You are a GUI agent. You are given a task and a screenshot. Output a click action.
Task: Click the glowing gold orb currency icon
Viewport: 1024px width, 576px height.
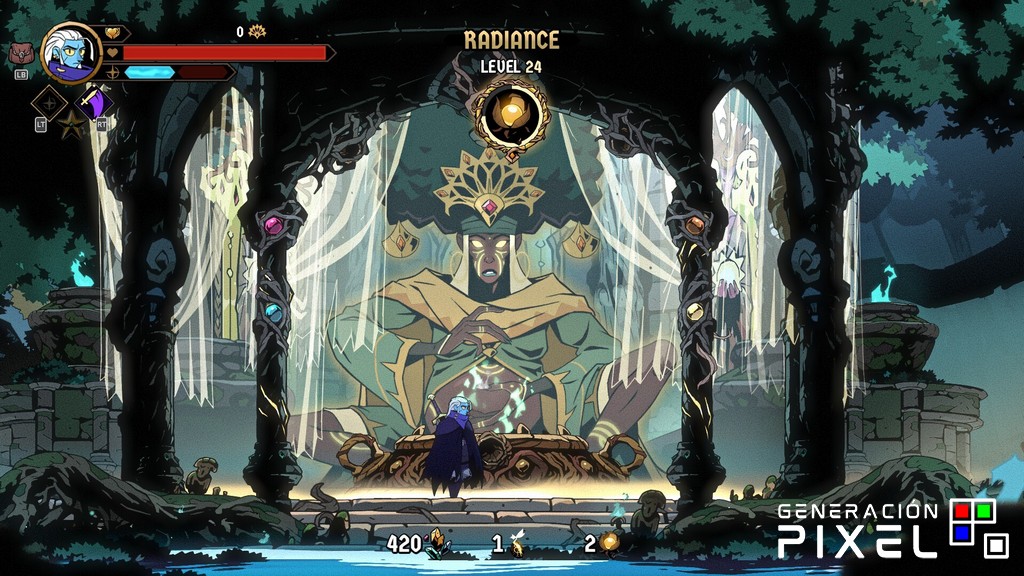609,543
